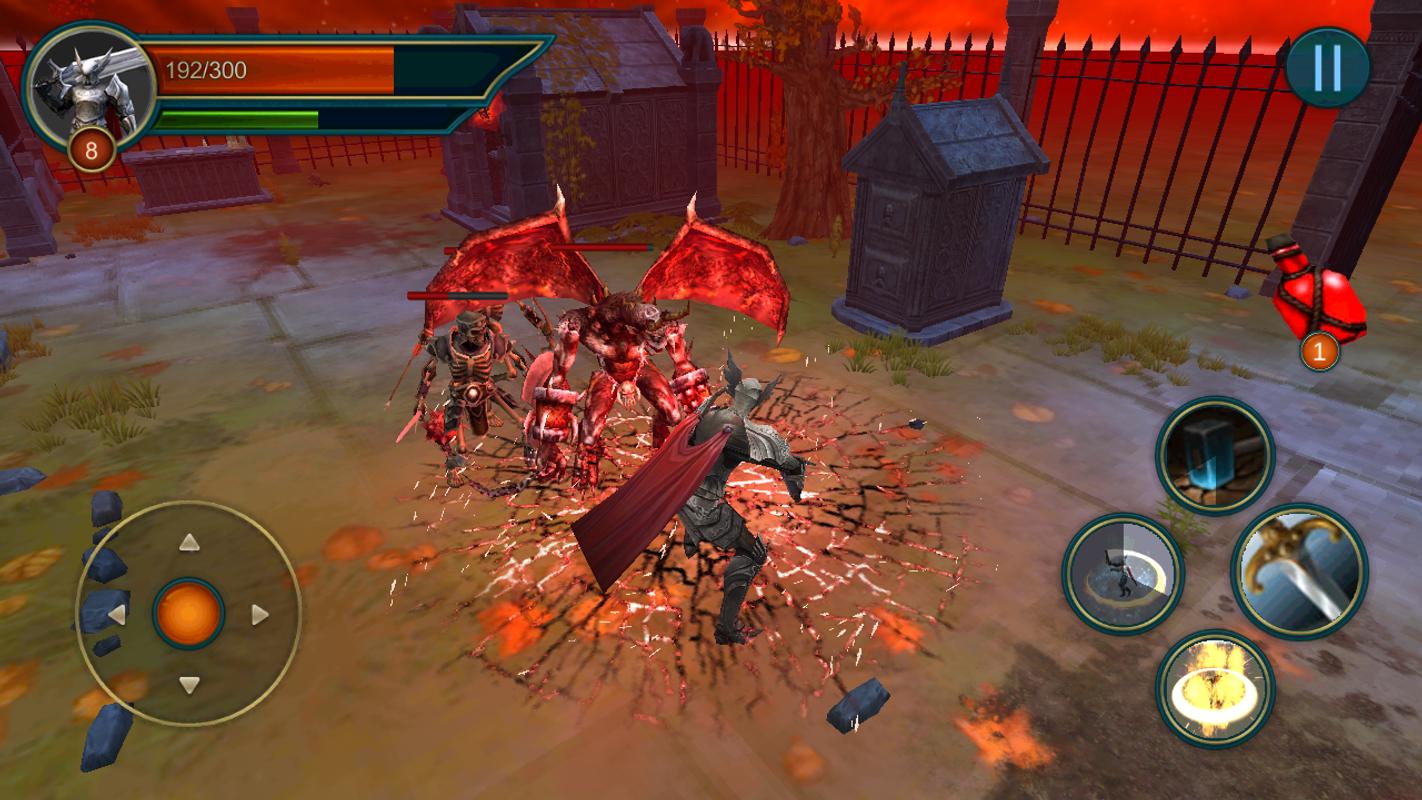This screenshot has height=800, width=1422.
Task: Pause the game
Action: coord(1327,68)
